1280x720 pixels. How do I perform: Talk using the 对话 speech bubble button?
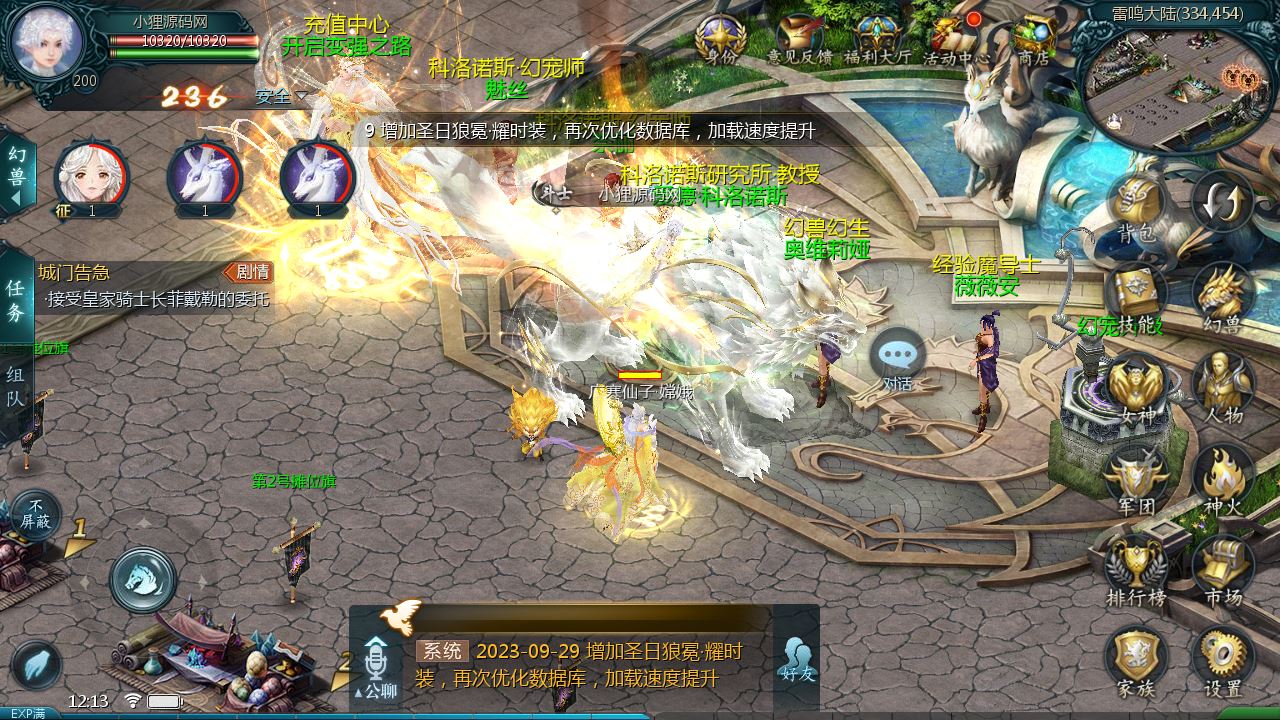click(x=897, y=360)
